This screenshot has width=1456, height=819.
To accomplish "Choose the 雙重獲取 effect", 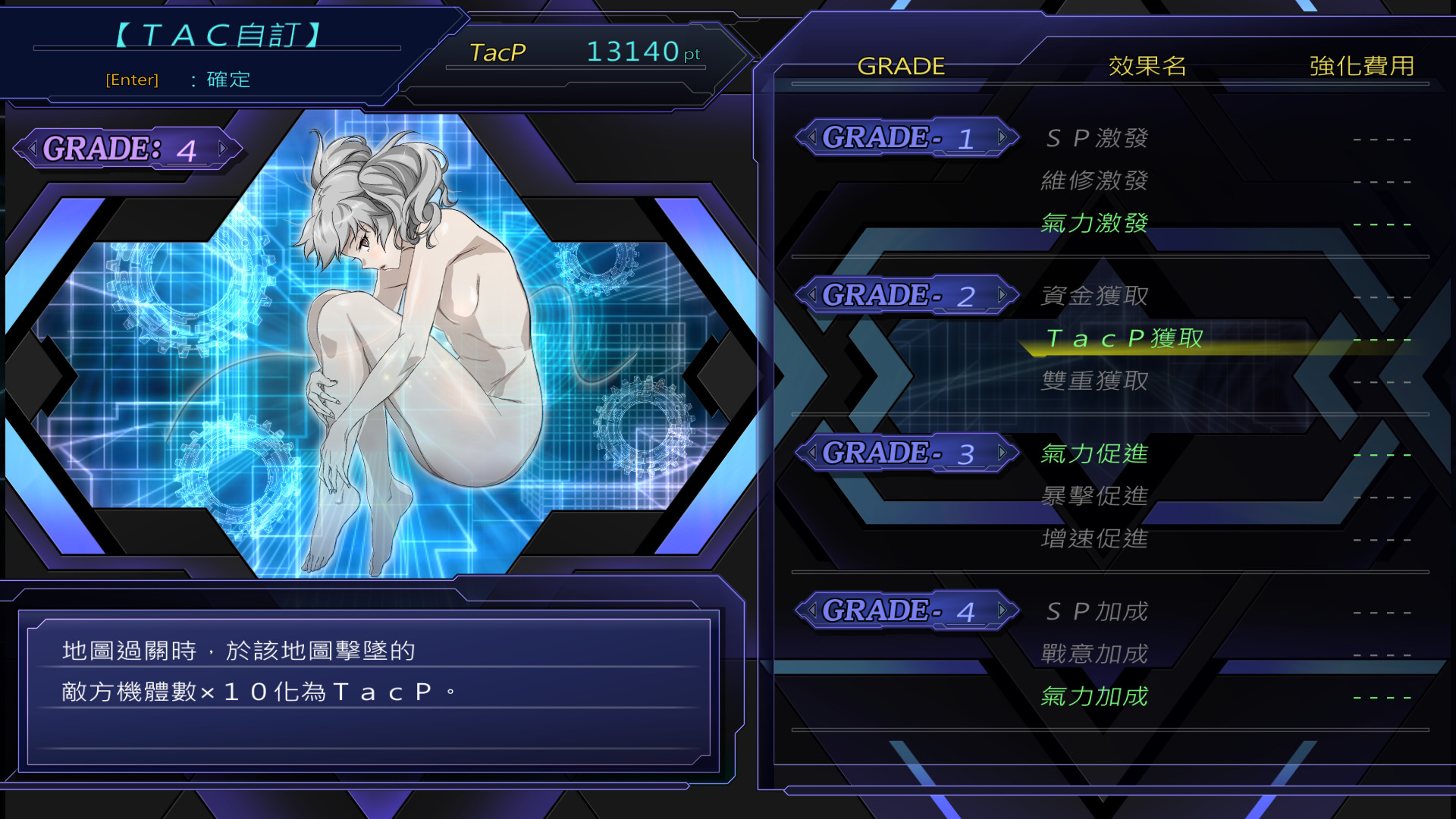I will click(x=1094, y=381).
